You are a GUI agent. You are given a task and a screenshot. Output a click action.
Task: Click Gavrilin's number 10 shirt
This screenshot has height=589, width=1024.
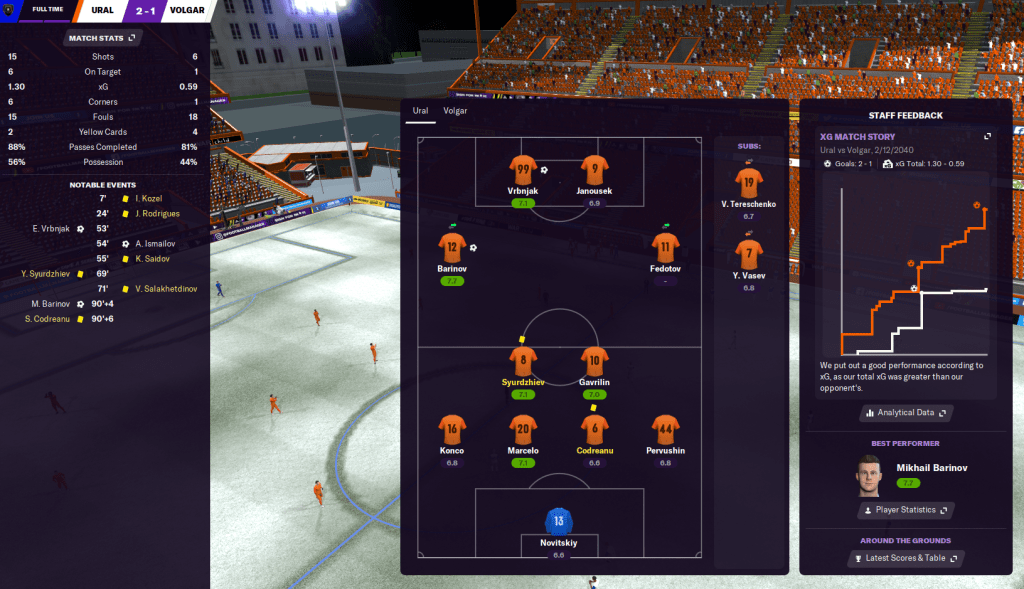[x=594, y=360]
